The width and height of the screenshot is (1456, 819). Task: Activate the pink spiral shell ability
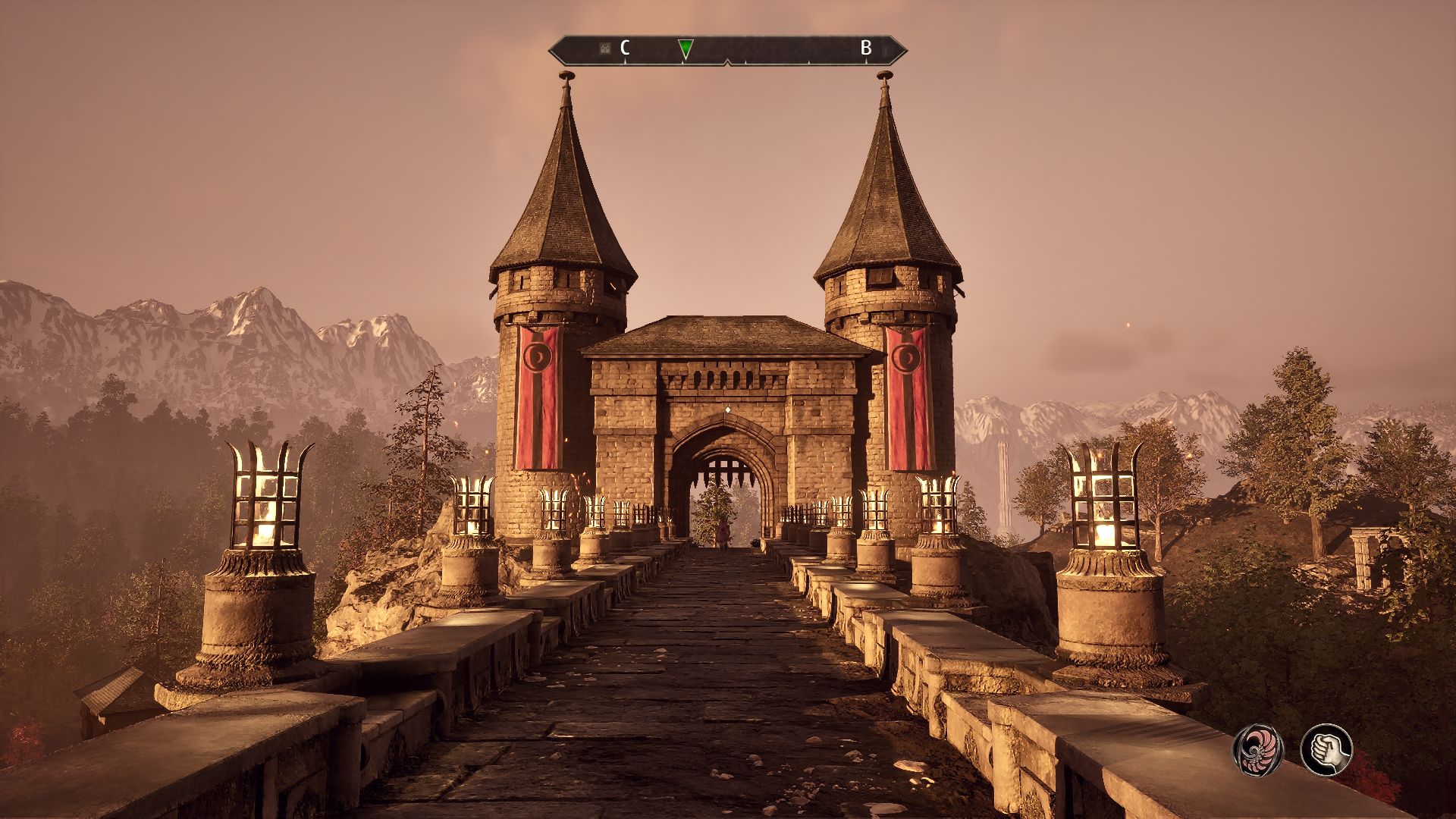tap(1257, 749)
